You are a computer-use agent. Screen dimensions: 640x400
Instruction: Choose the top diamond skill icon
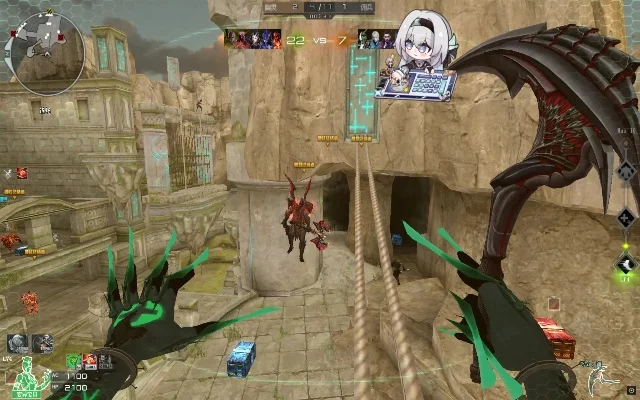(x=625, y=170)
